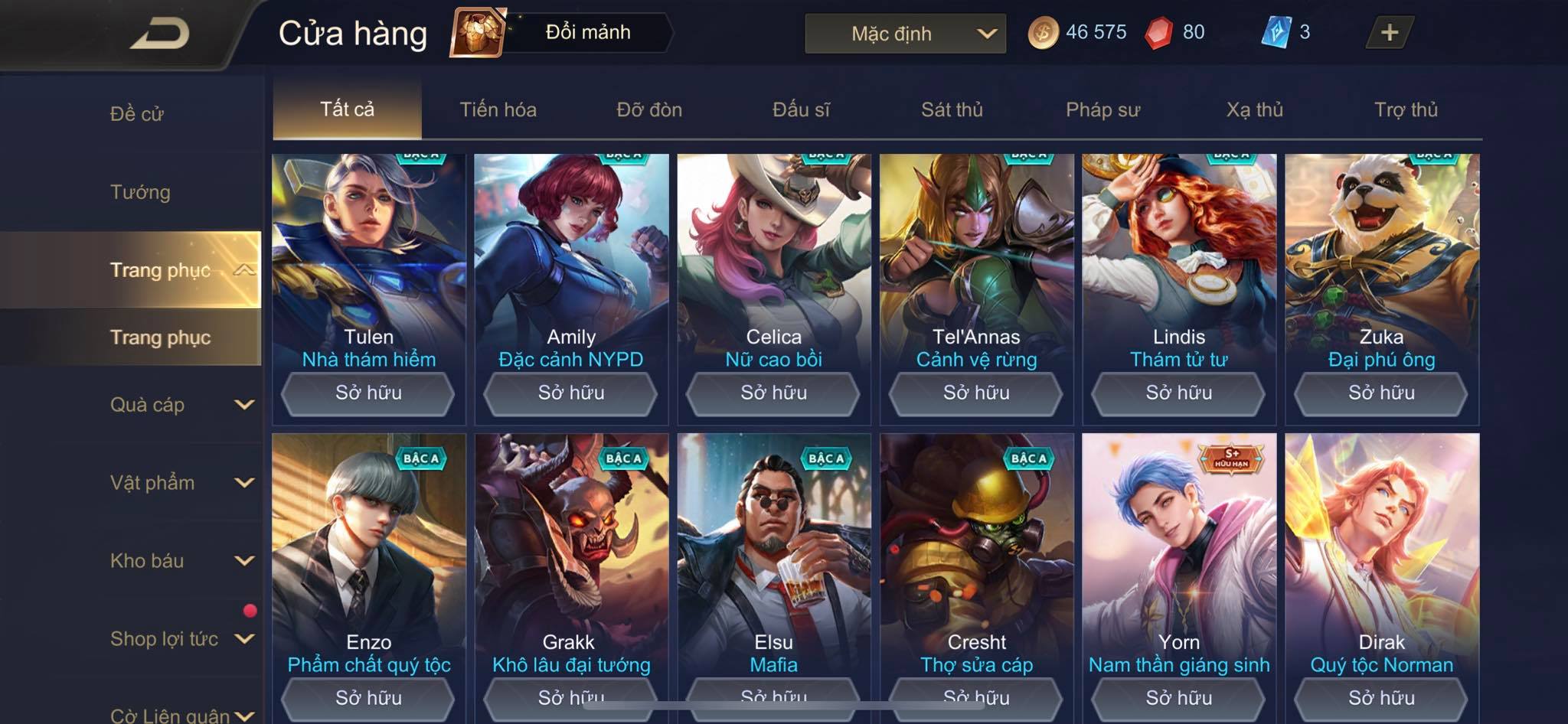Screen dimensions: 1568x724
Task: Expand the Quà cáp menu
Action: pyautogui.click(x=181, y=405)
